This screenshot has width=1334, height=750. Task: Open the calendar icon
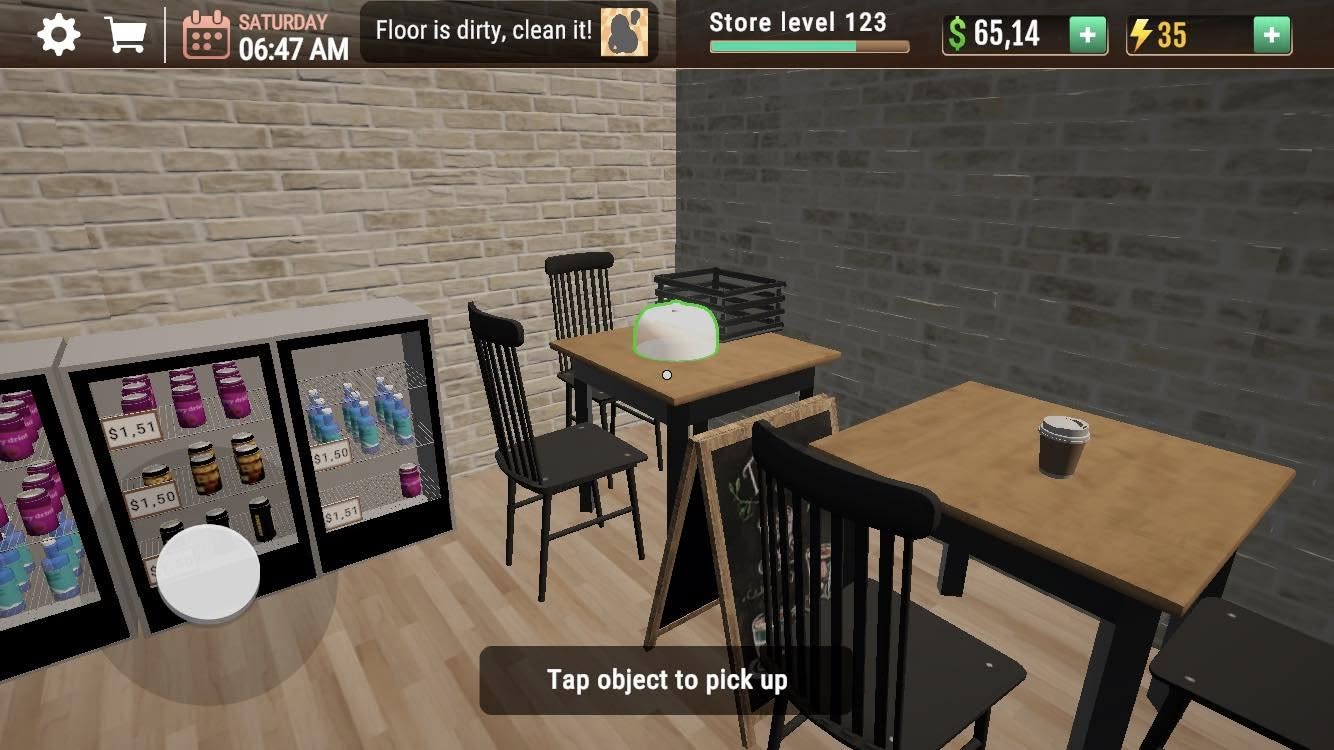click(x=206, y=35)
